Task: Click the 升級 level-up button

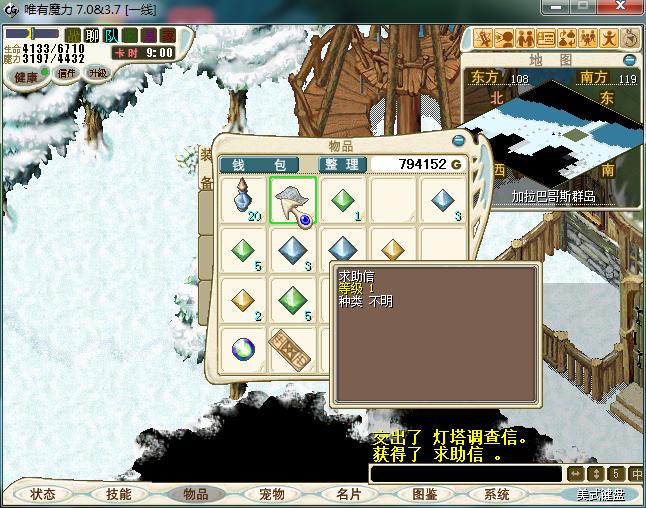Action: pos(98,73)
